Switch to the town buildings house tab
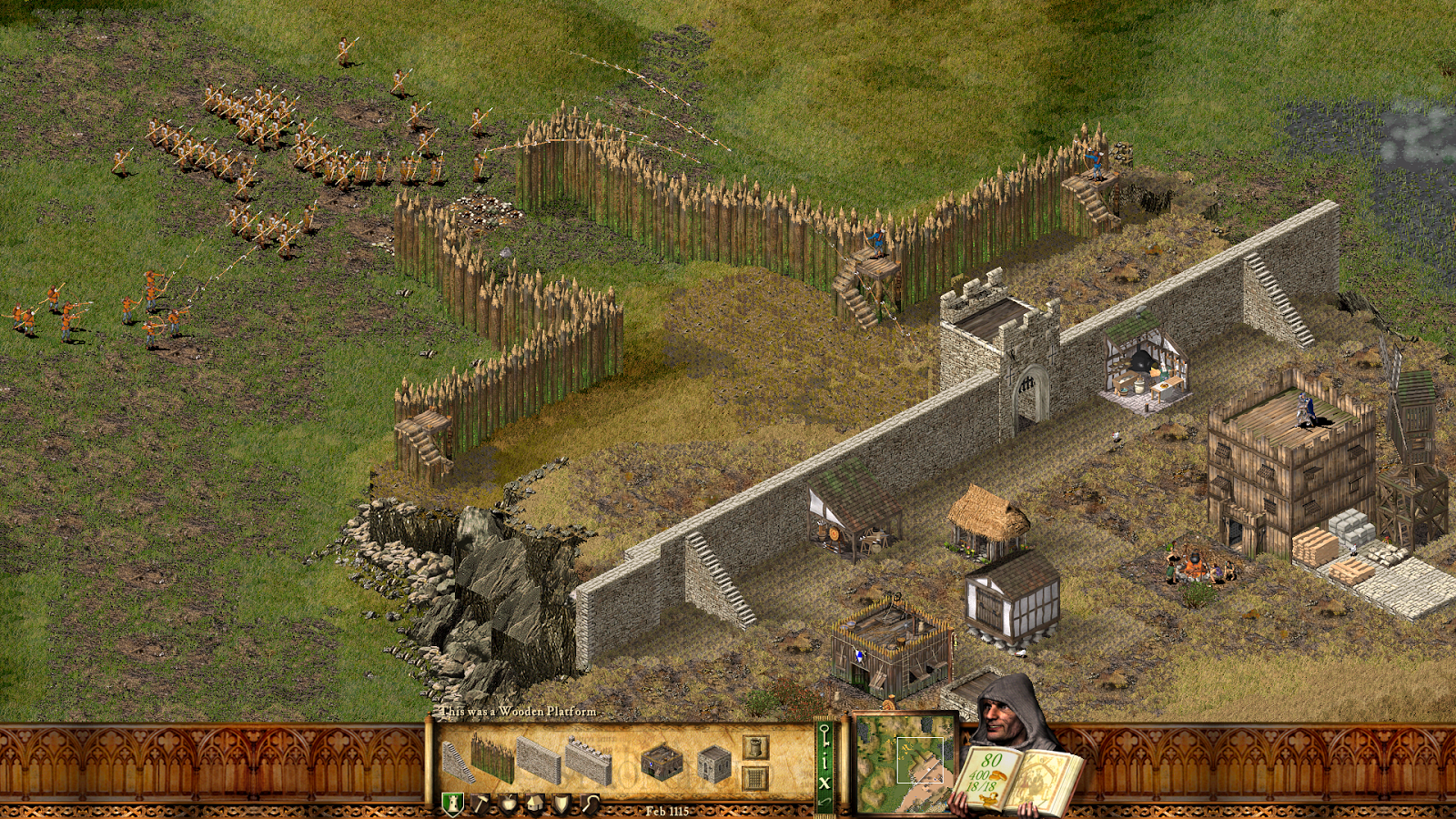1456x819 pixels. pos(535,804)
